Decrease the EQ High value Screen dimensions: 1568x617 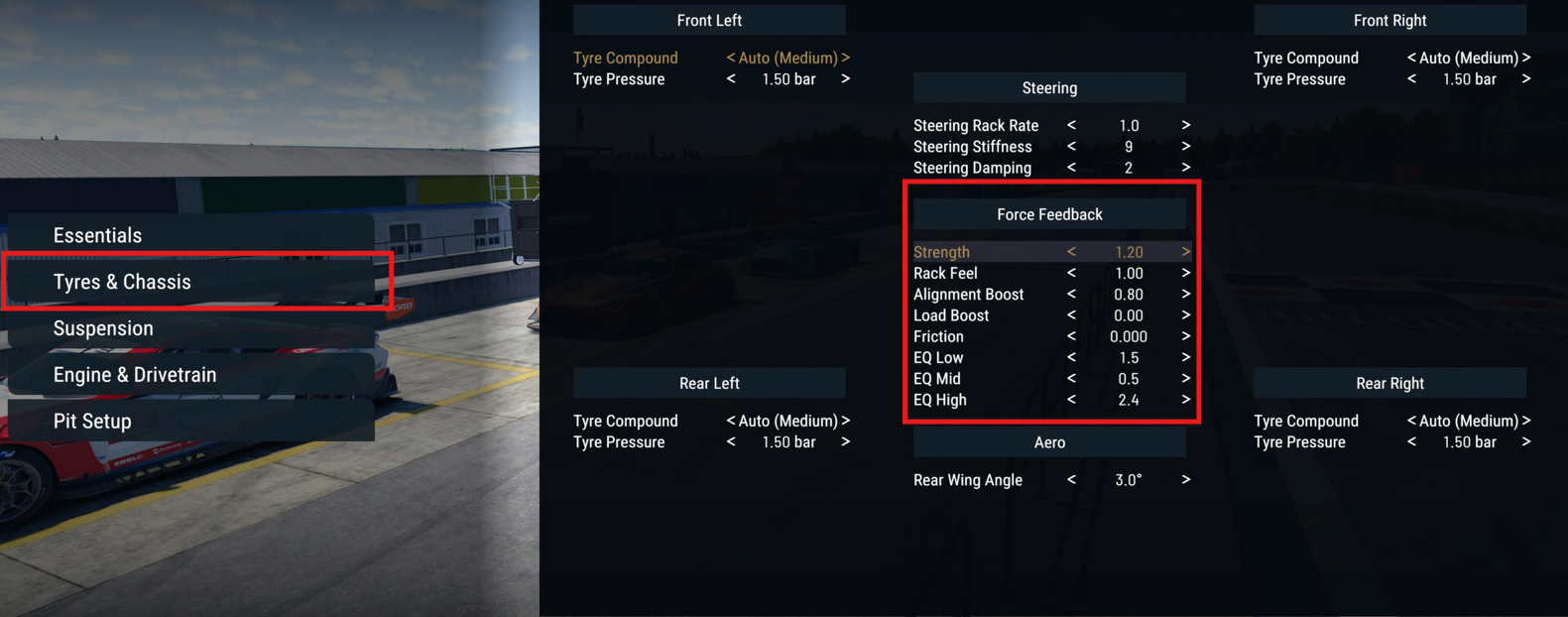[1071, 400]
